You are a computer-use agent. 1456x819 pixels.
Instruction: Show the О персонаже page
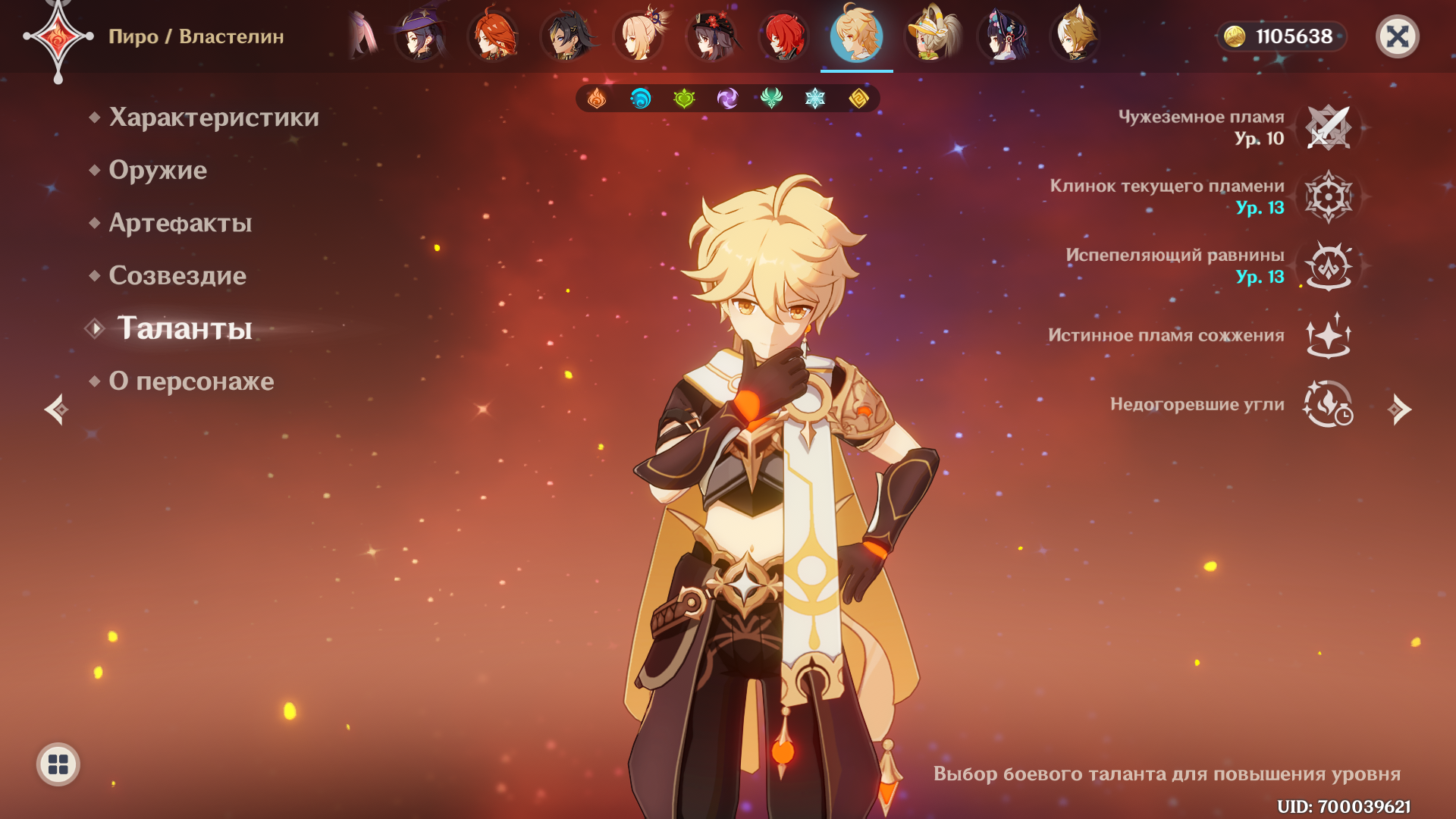191,381
